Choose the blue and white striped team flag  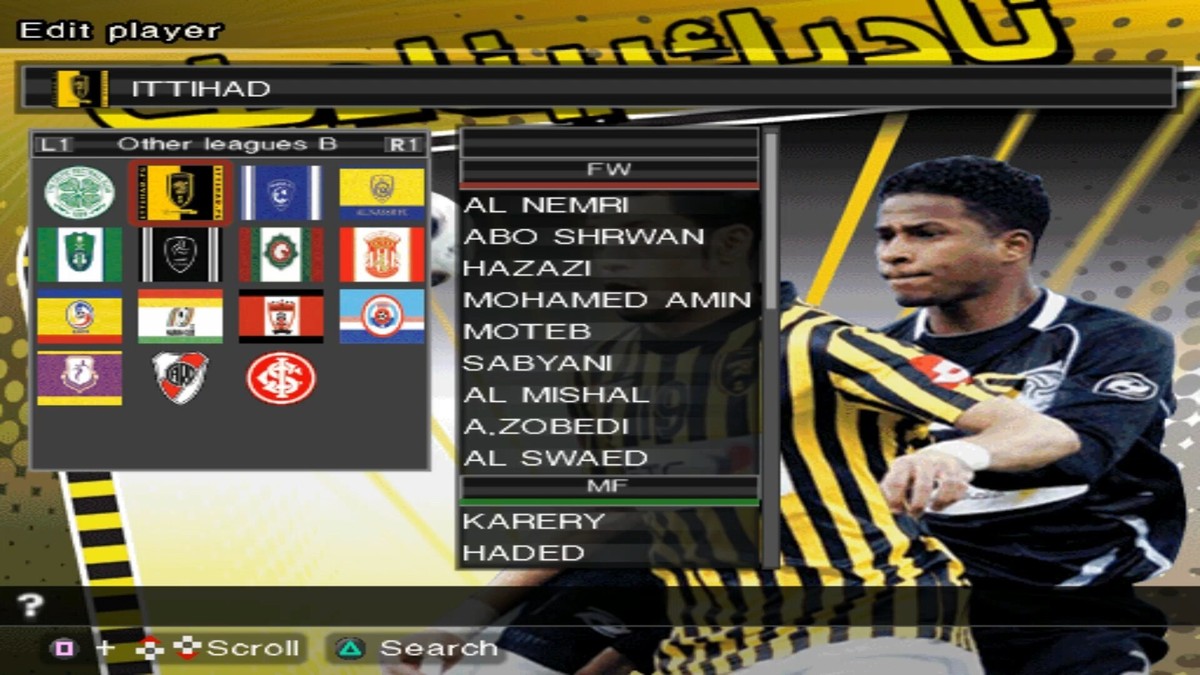281,193
